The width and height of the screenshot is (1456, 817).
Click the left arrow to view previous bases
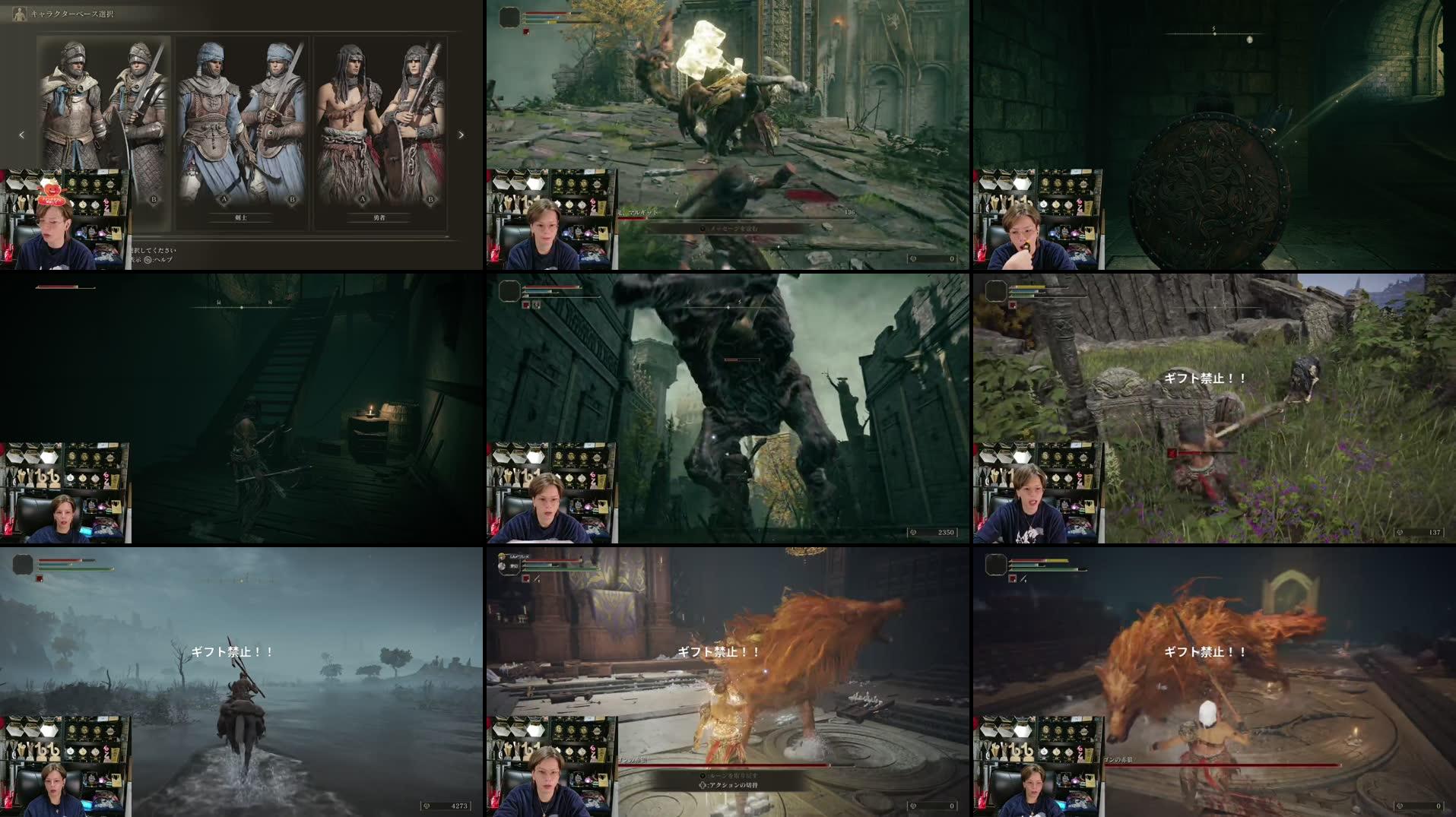point(21,135)
